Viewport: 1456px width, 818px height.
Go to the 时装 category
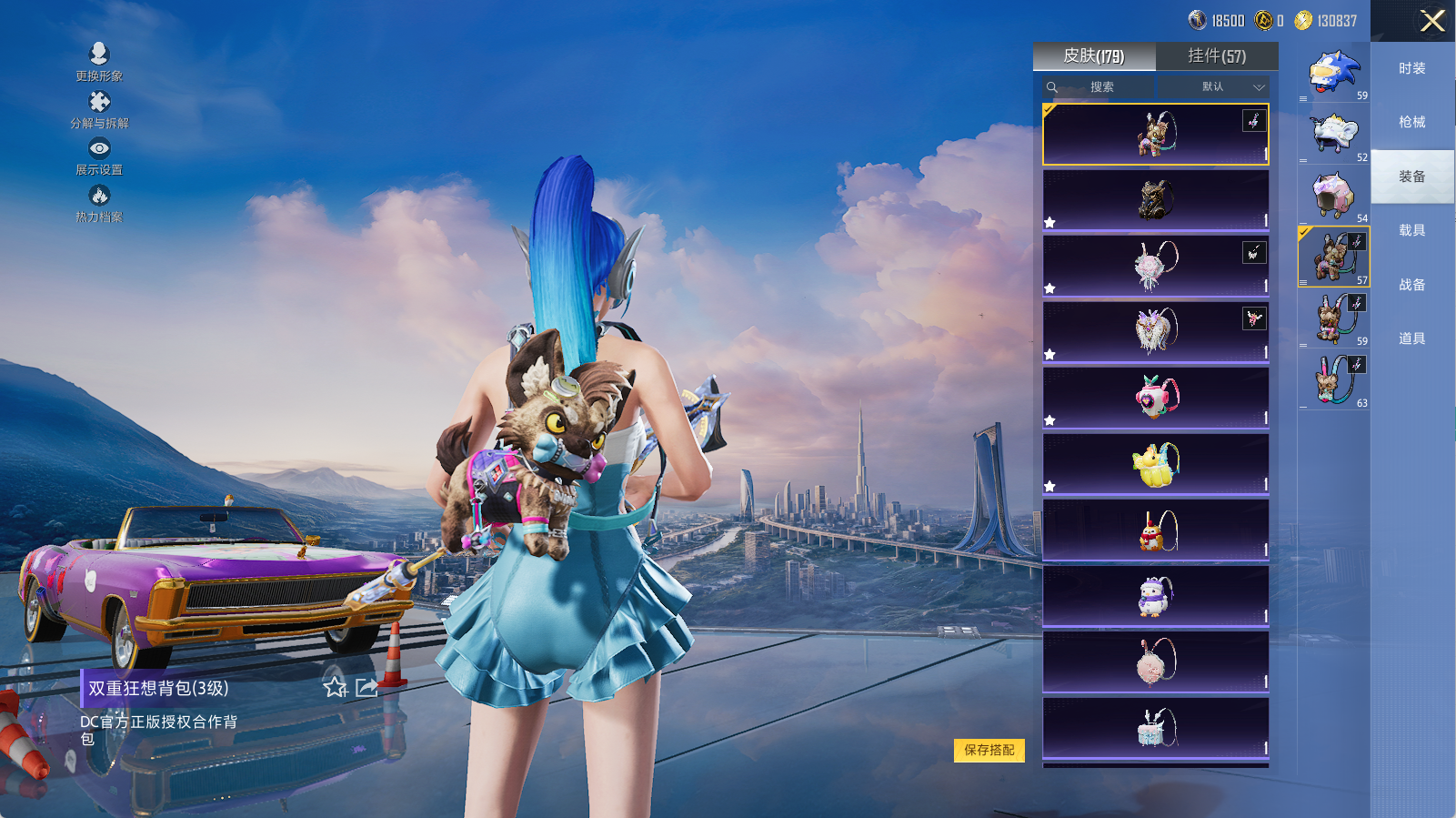(x=1411, y=68)
